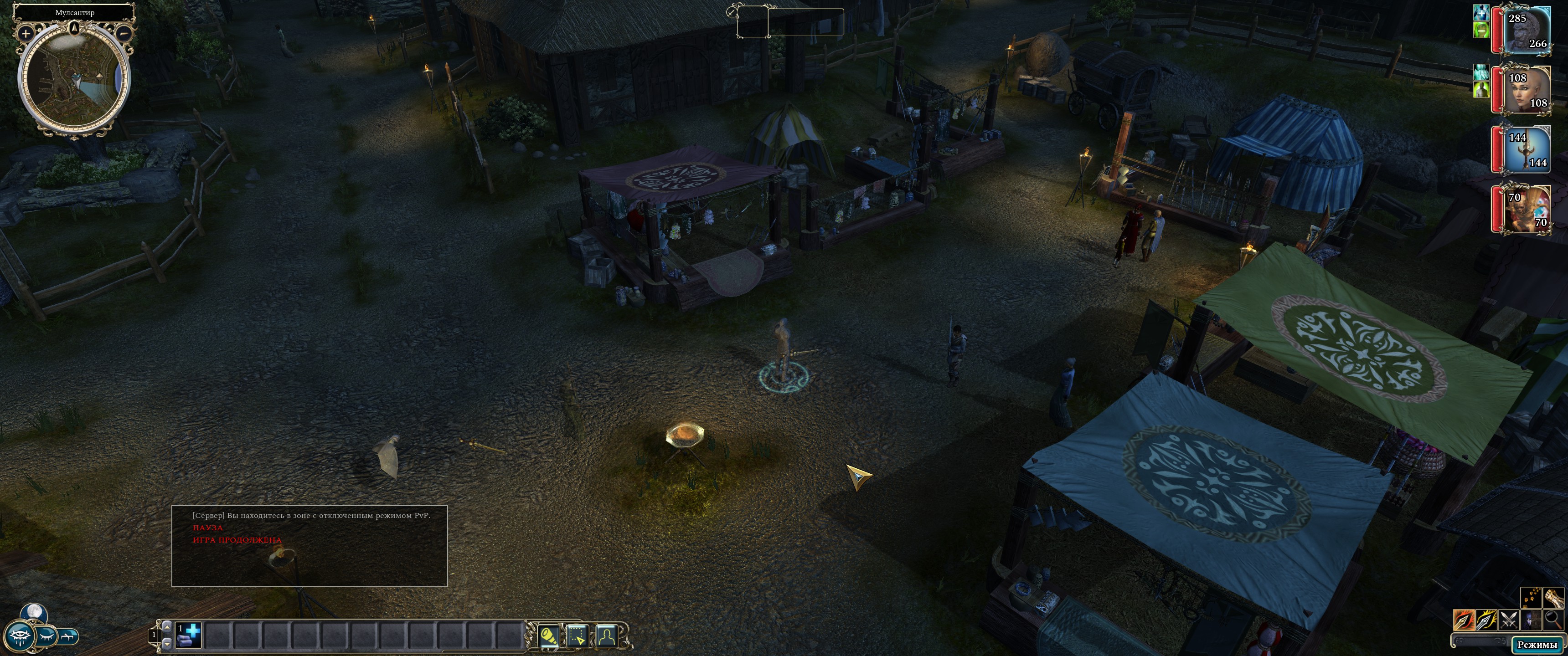The image size is (1568, 656).
Task: Open the Режимы modes panel
Action: pyautogui.click(x=1537, y=645)
